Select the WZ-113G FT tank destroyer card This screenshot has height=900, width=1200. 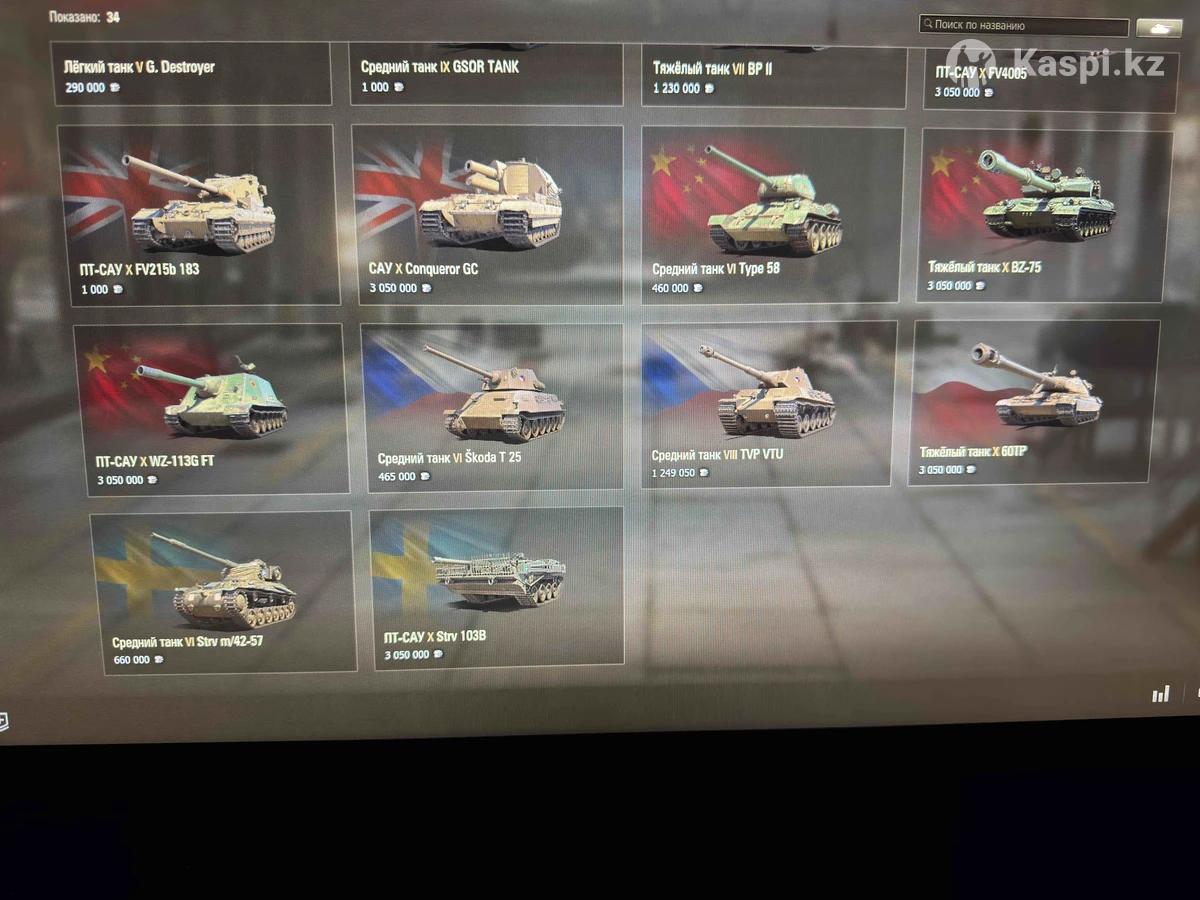(212, 408)
